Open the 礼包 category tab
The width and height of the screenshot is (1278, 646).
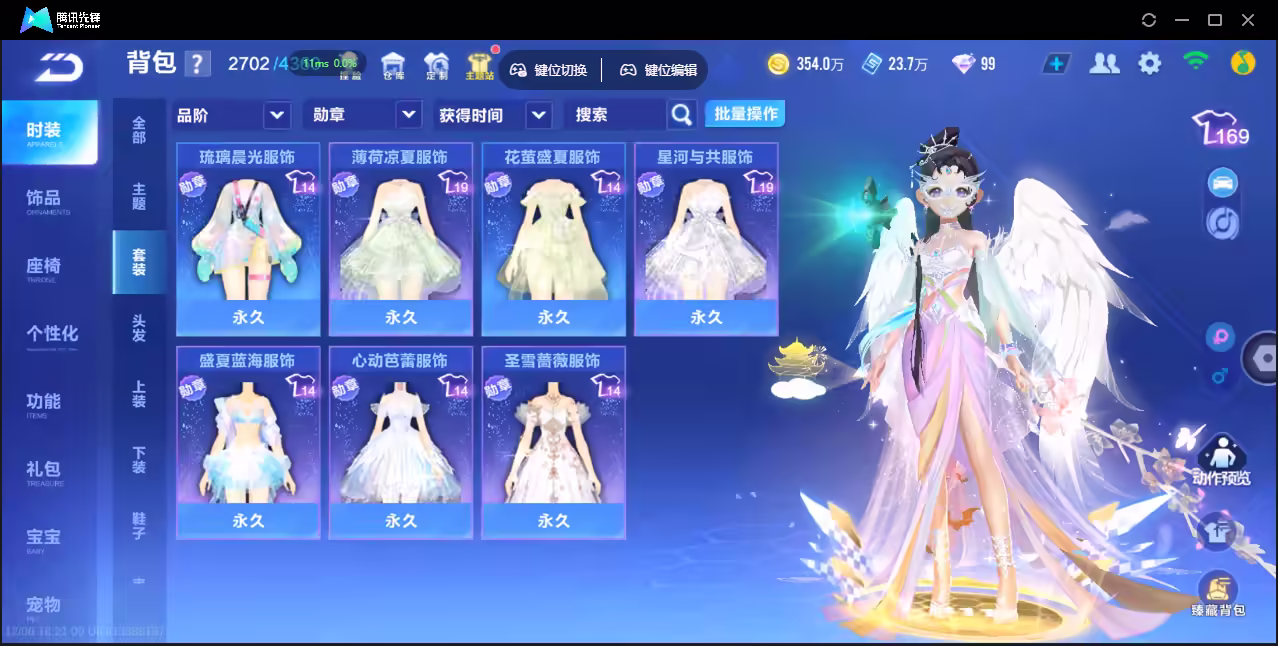(45, 470)
